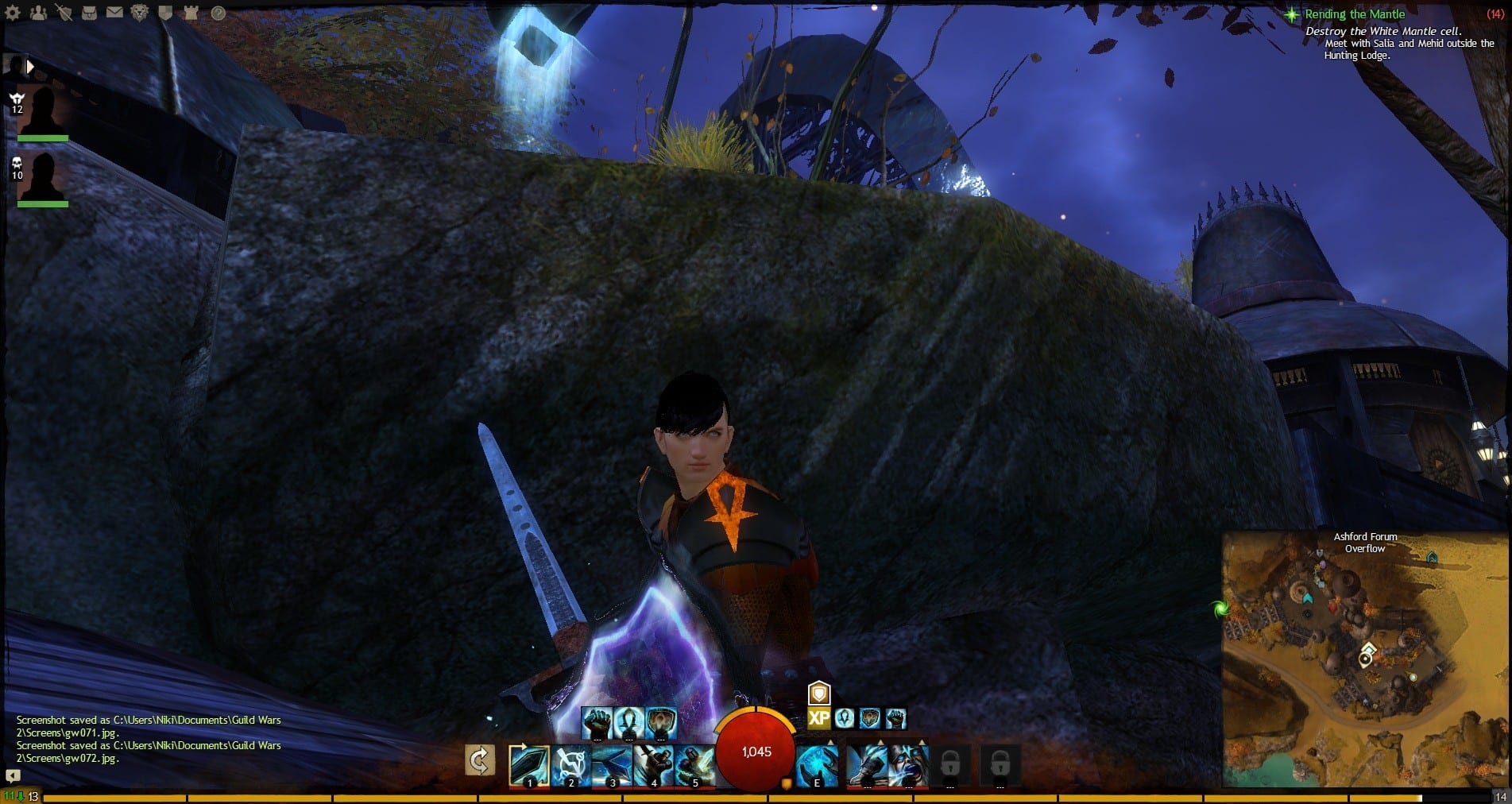Open the guild shield icon
This screenshot has width=1512, height=804.
[165, 13]
